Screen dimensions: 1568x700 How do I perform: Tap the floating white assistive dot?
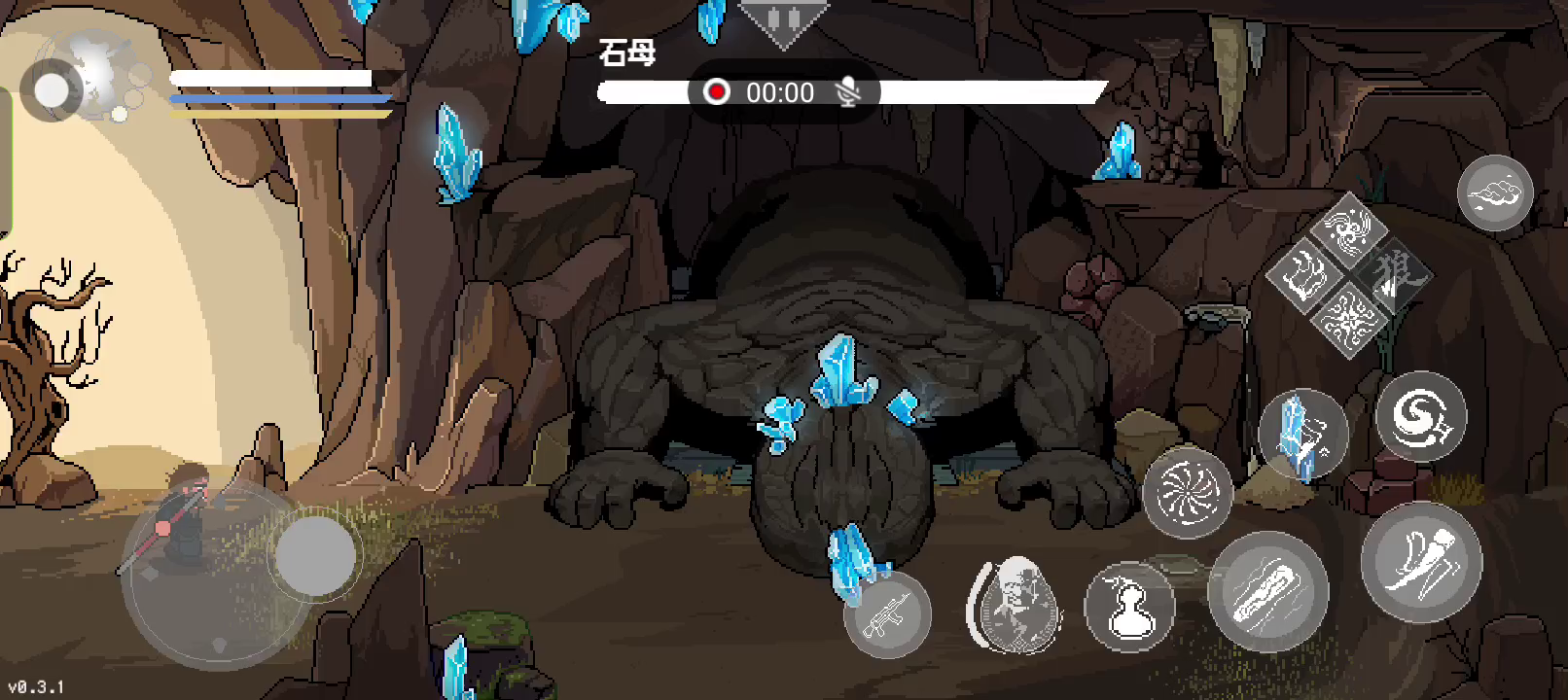(x=52, y=91)
